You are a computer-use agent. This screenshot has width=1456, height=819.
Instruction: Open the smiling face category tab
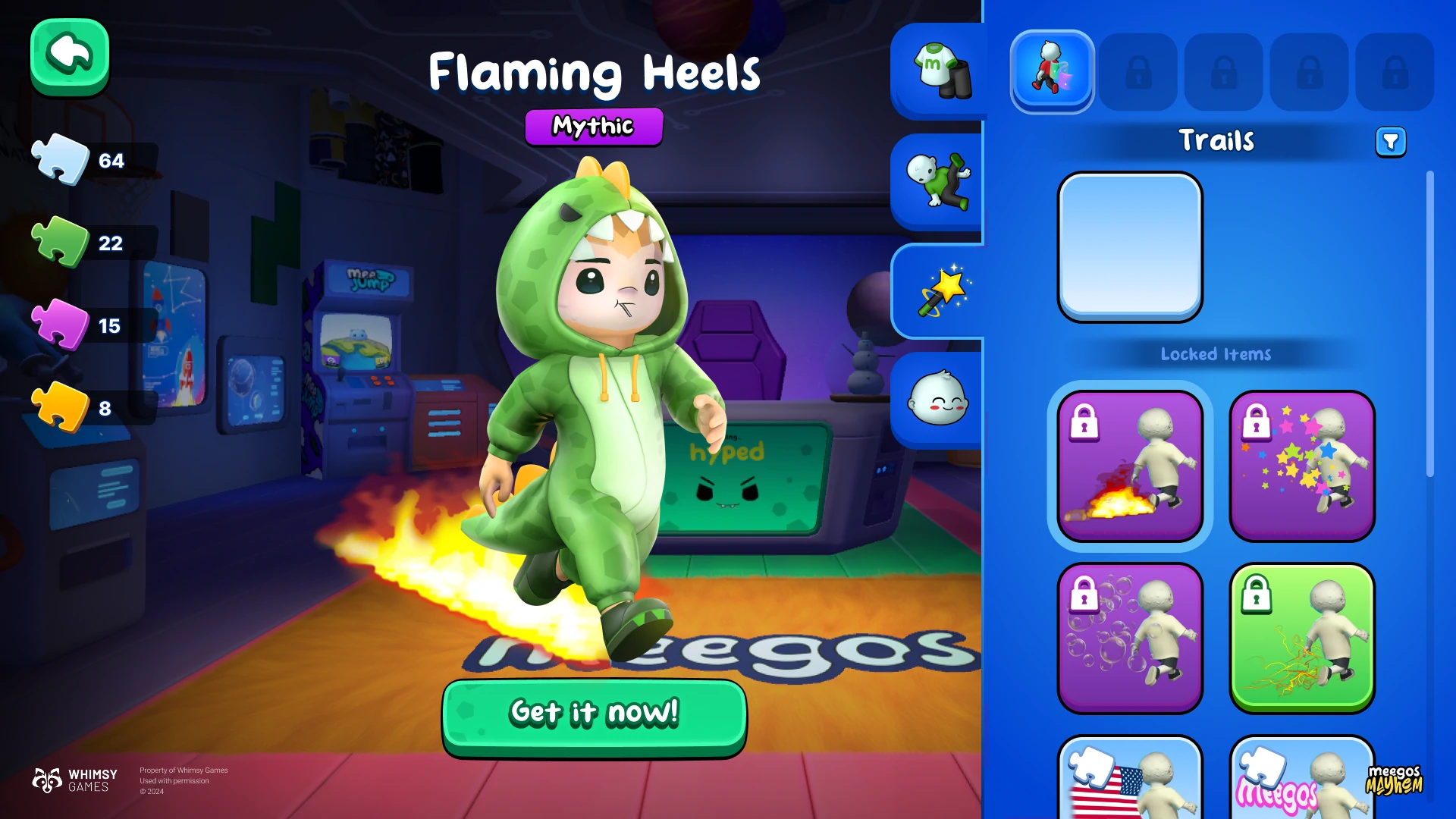click(x=939, y=400)
